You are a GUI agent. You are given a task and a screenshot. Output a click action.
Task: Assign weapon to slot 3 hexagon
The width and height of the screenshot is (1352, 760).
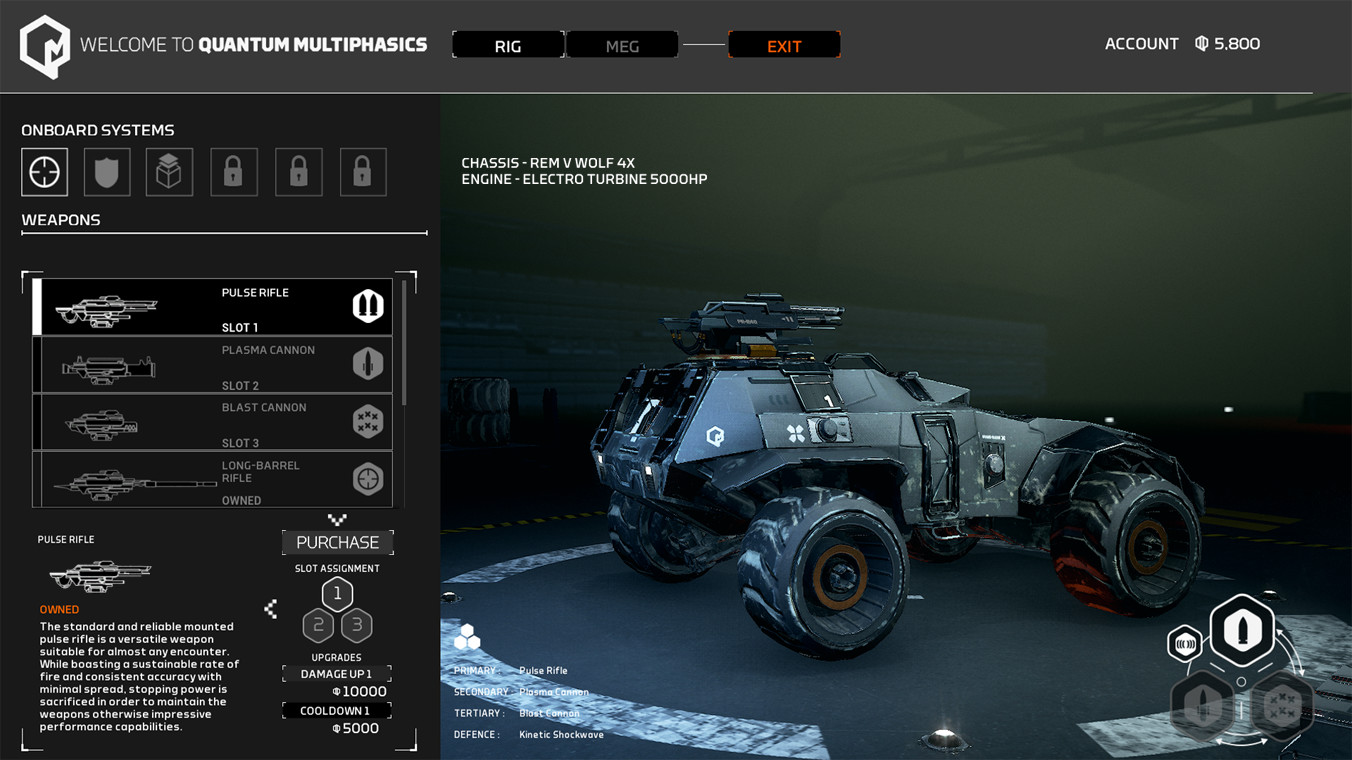(356, 626)
